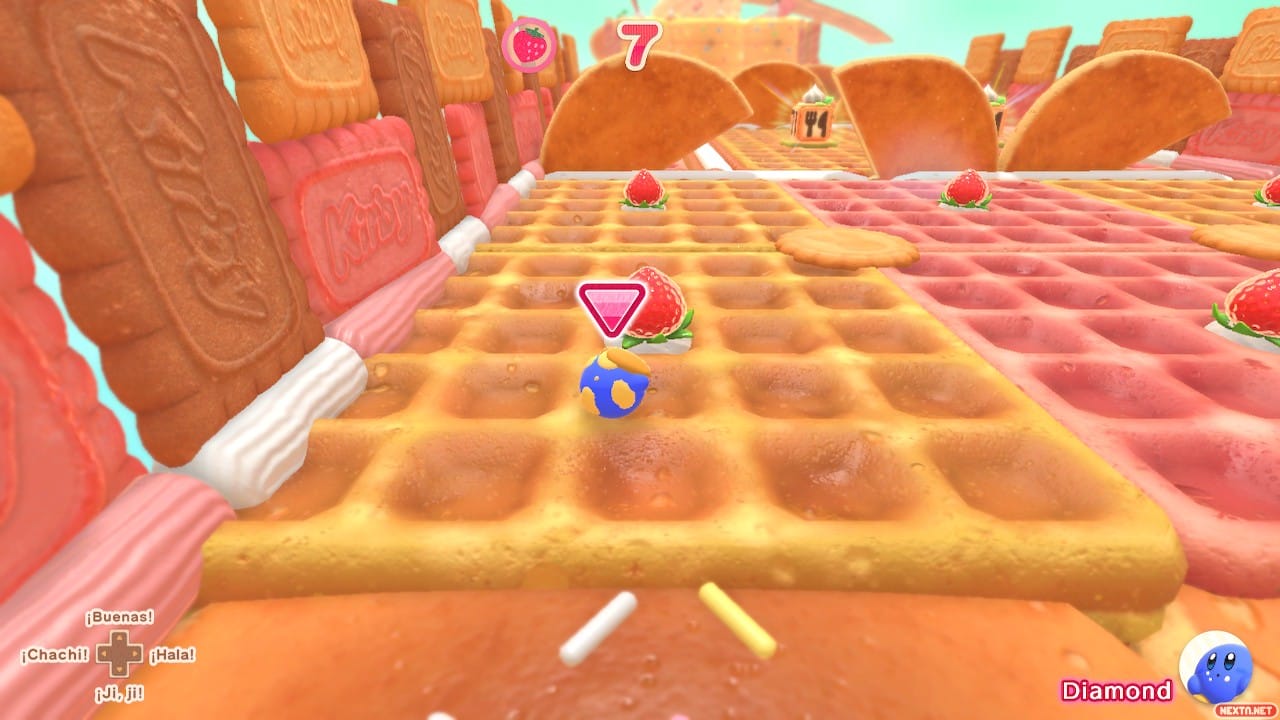This screenshot has width=1280, height=720.
Task: Toggle the ¡Ji, ji! giggle on D-pad down
Action: tap(120, 692)
